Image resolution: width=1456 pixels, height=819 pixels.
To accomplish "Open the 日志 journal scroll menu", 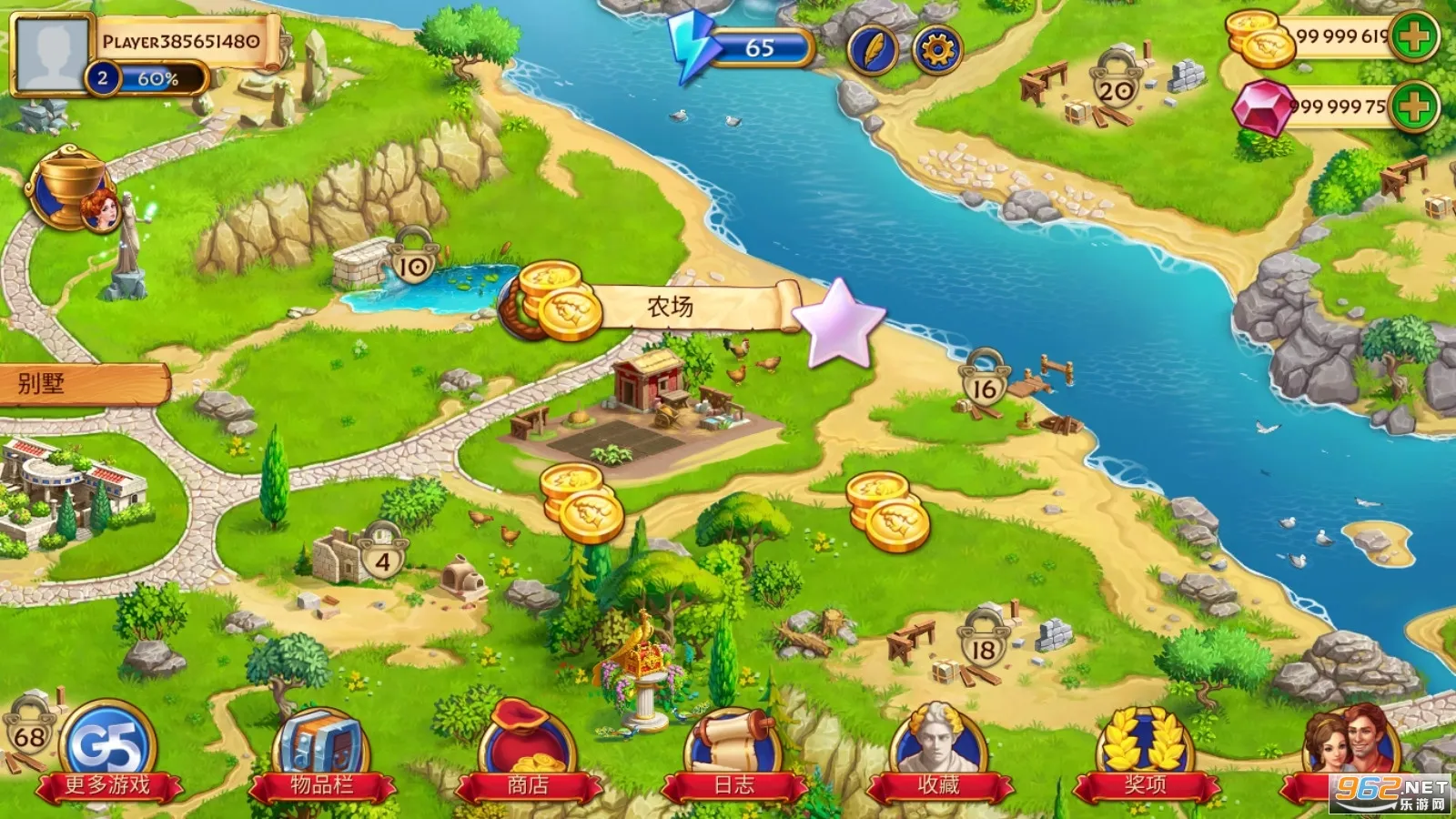I will (733, 753).
